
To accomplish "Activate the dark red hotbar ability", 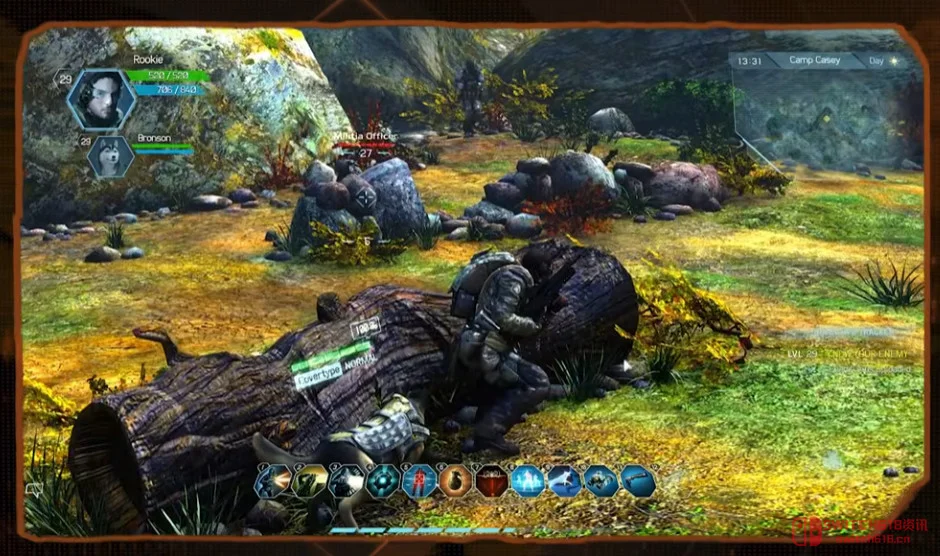I will [491, 482].
